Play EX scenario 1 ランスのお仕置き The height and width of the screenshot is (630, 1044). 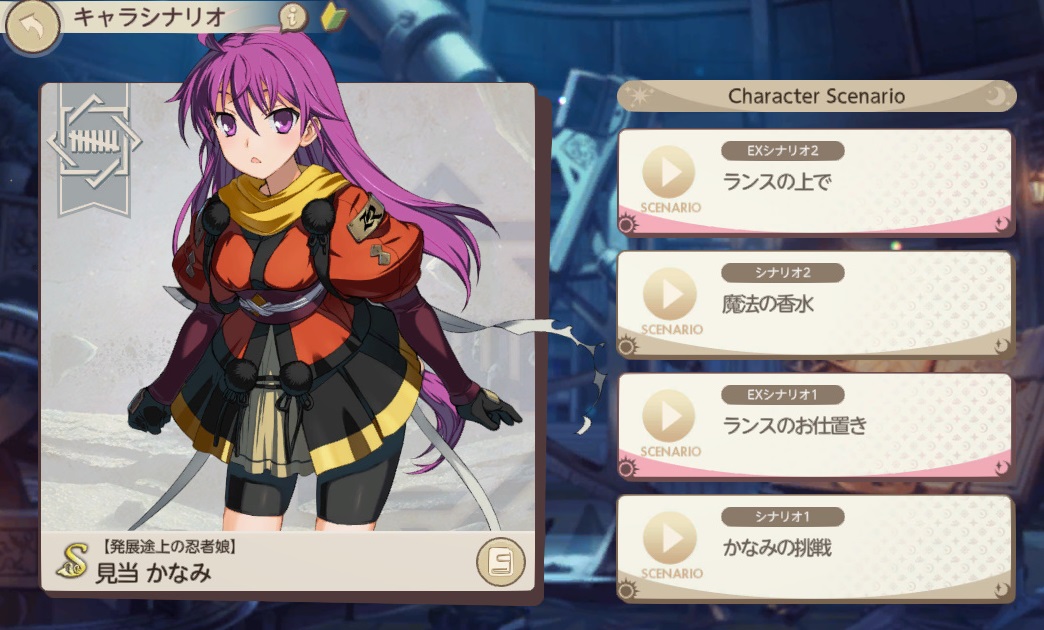pyautogui.click(x=669, y=418)
